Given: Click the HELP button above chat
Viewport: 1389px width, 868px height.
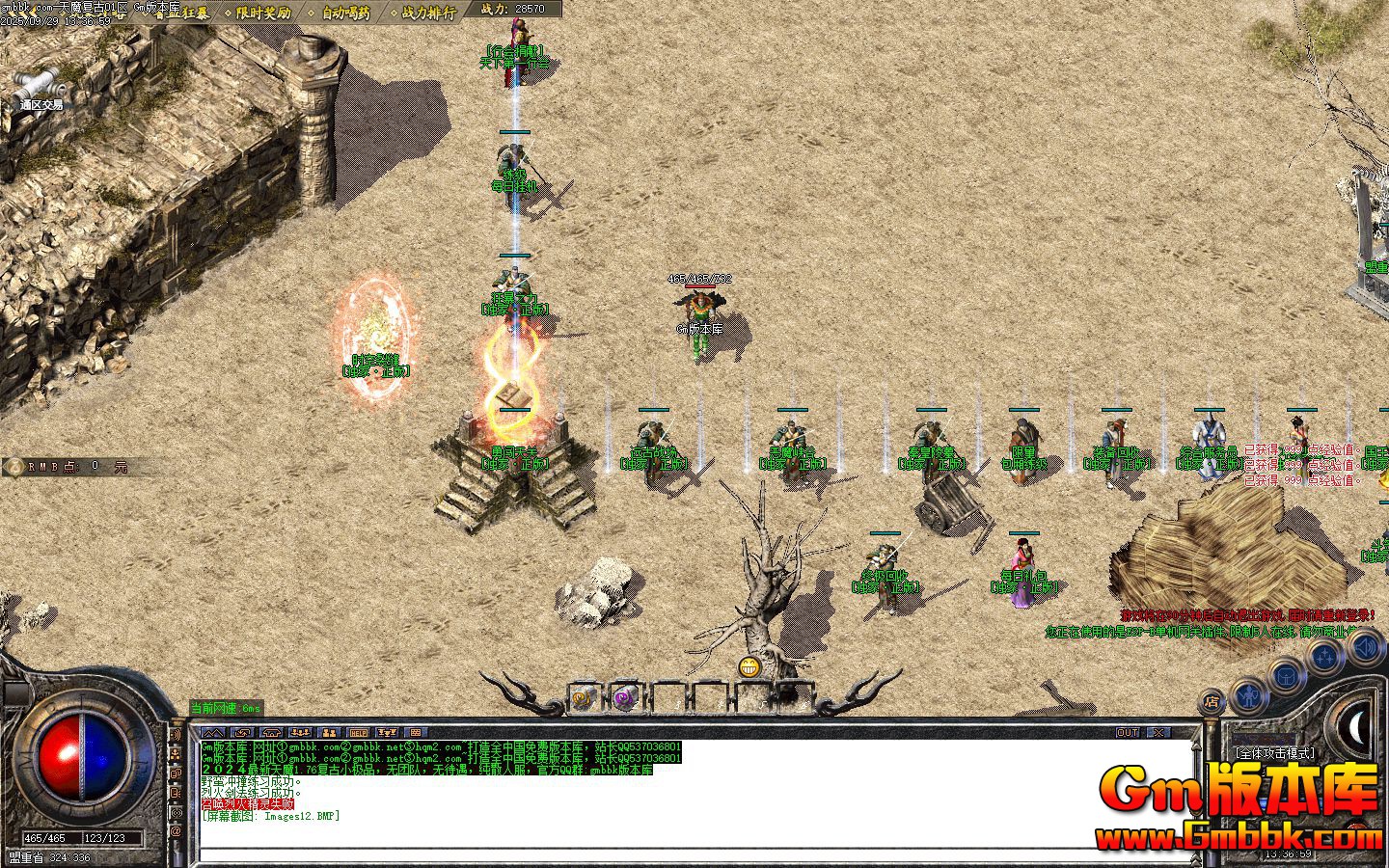Looking at the screenshot, I should pos(358,733).
